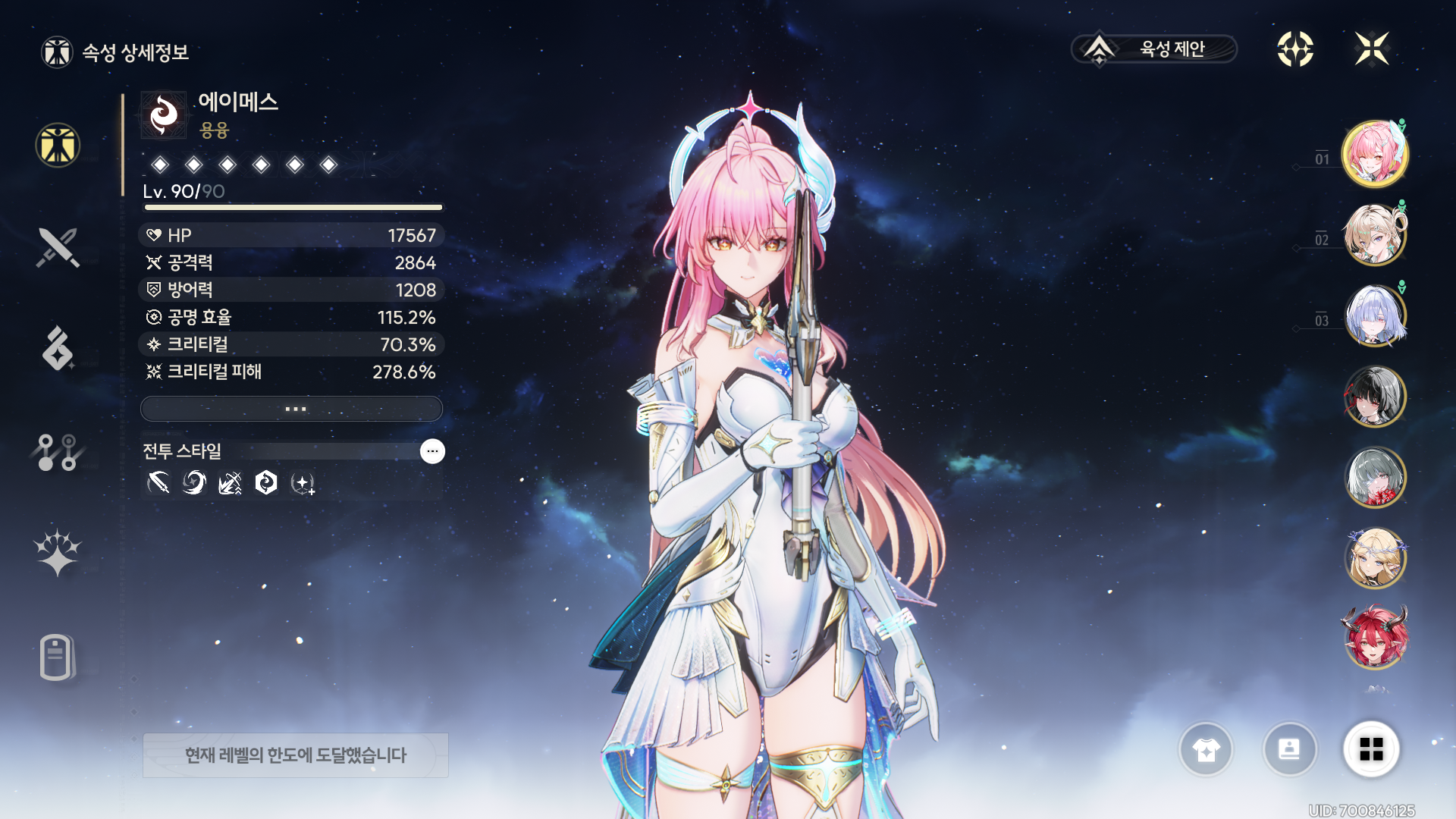Select the silver-haired character in slot 03

click(1375, 316)
